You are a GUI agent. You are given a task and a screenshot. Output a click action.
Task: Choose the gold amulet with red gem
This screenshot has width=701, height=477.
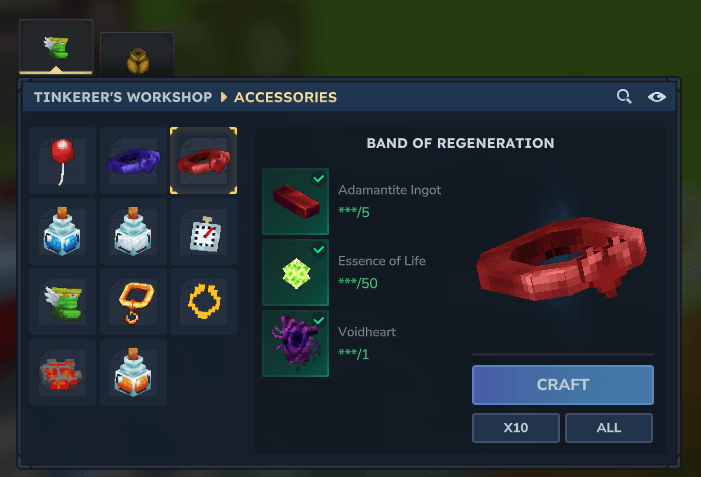(133, 301)
